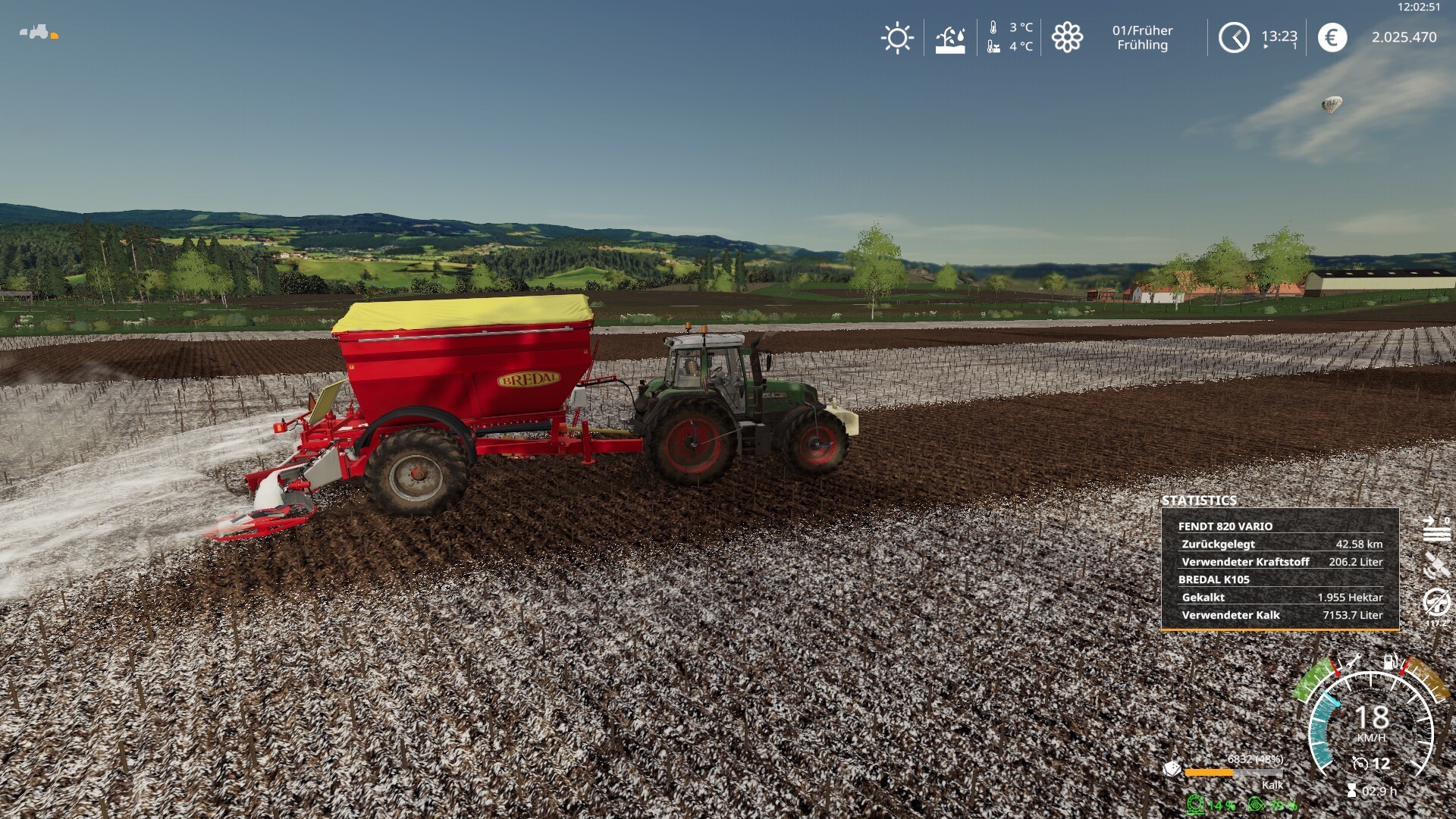Screen dimensions: 1456x819
Task: Select the cruise control speed icon
Action: point(1360,764)
